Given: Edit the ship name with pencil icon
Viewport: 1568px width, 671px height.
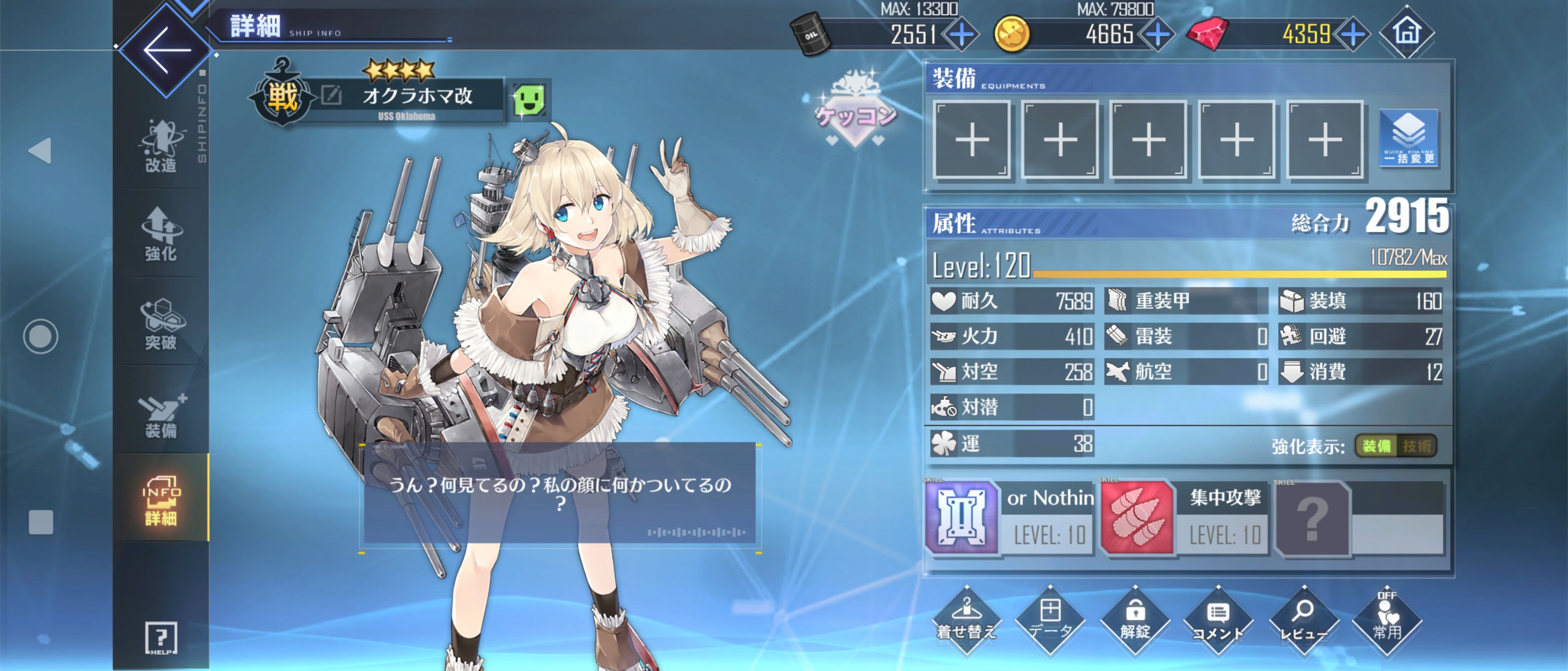Looking at the screenshot, I should pyautogui.click(x=331, y=95).
